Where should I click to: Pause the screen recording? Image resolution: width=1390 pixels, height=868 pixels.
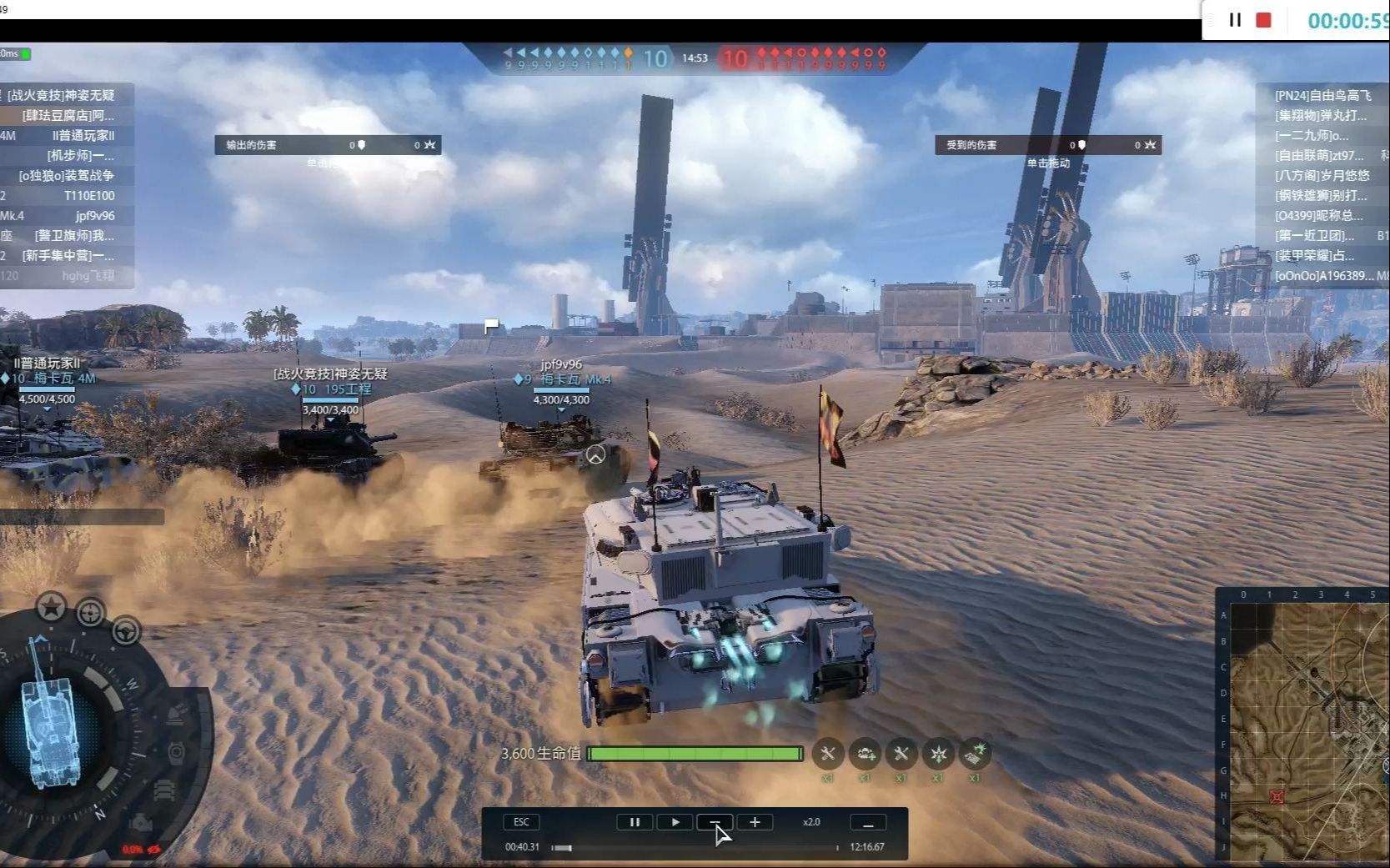(1235, 20)
